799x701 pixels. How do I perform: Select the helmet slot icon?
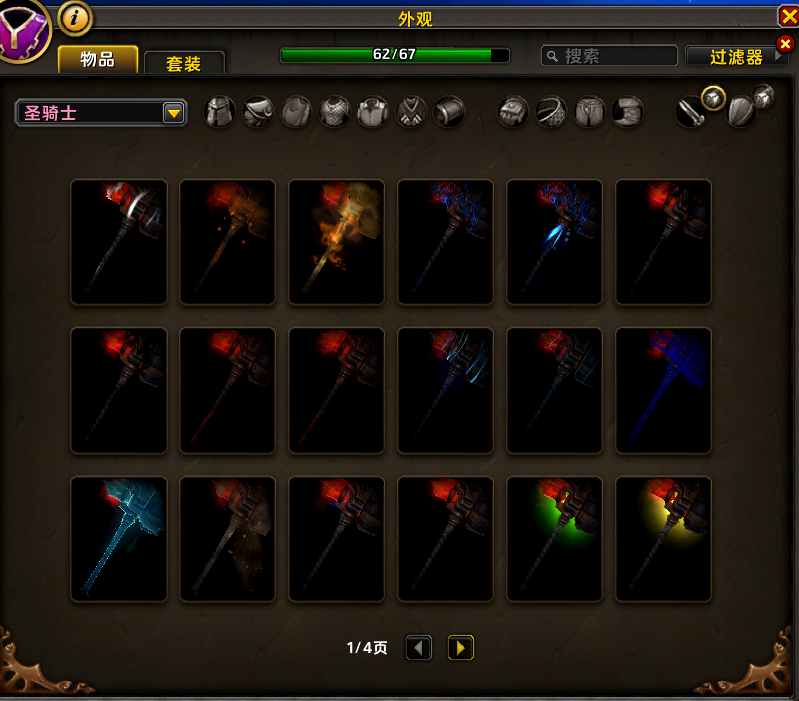(x=220, y=111)
